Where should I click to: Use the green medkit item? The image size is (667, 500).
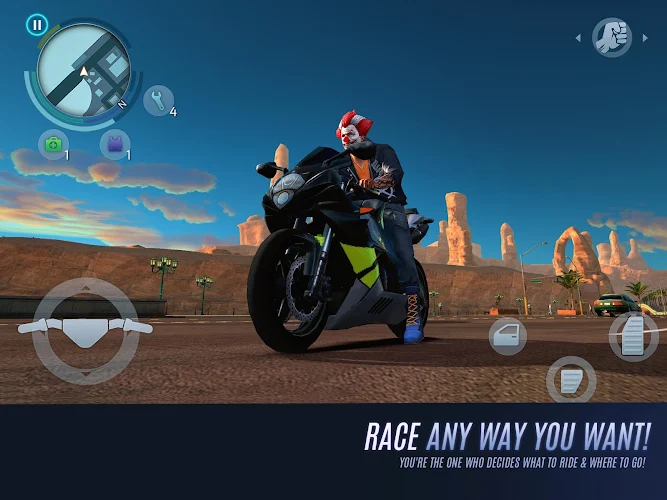click(x=52, y=144)
